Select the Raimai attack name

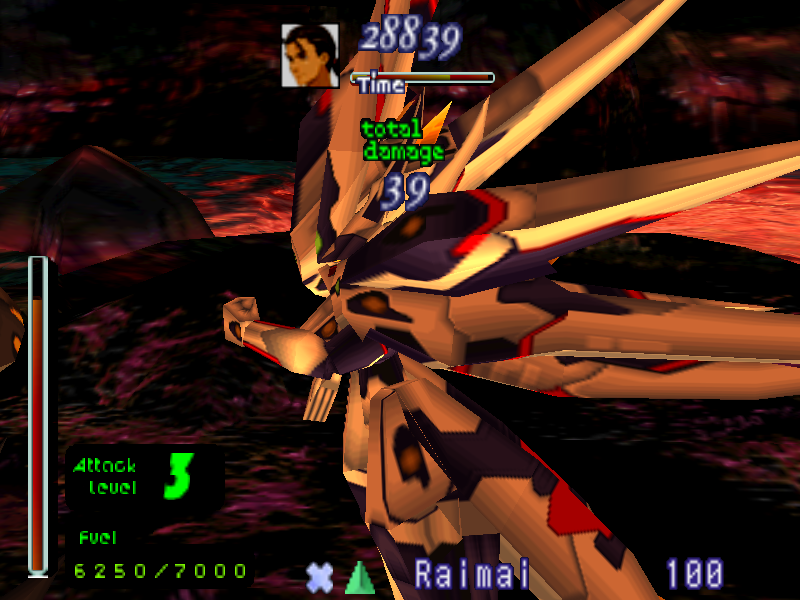pos(473,574)
